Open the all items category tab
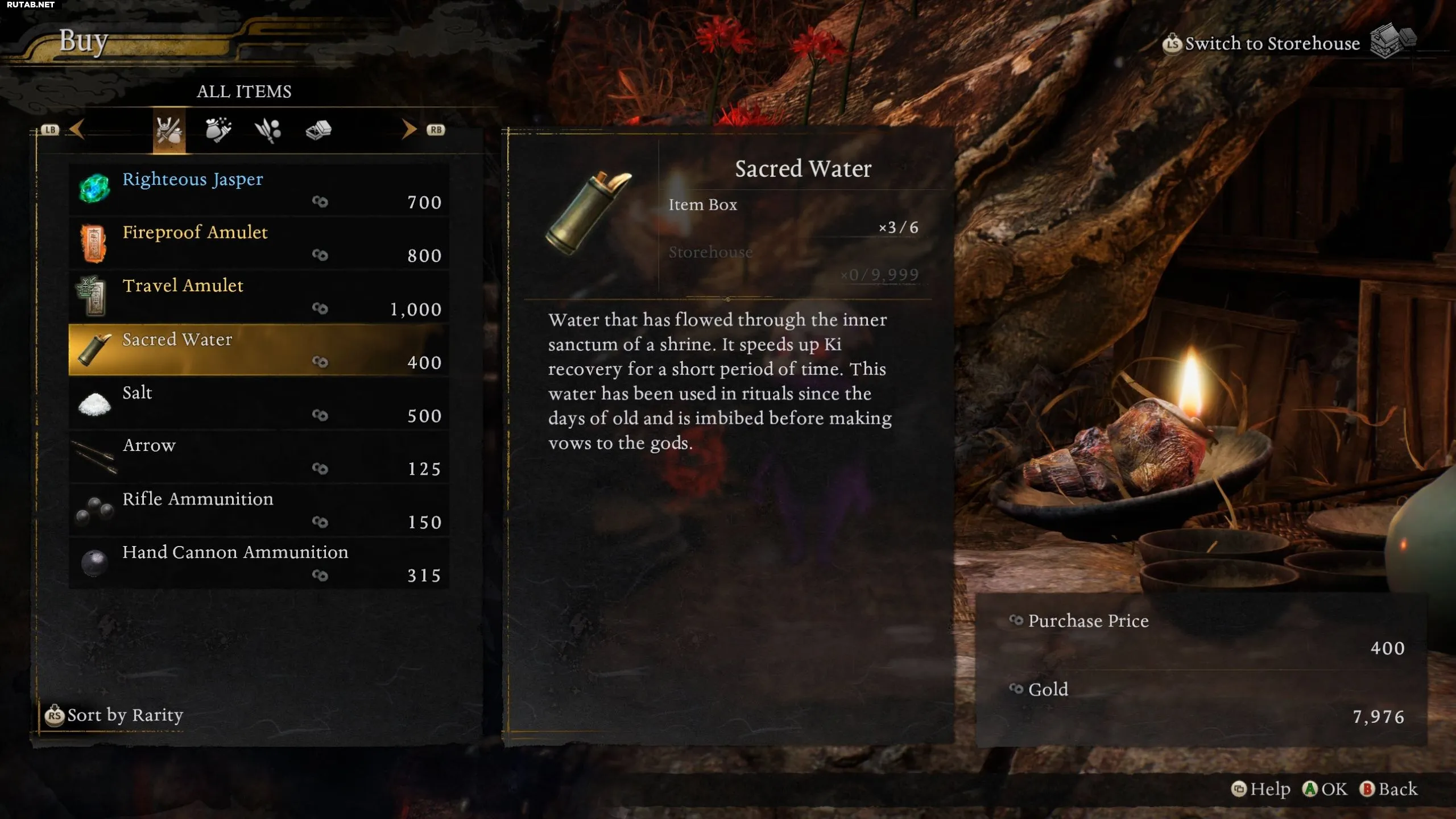The width and height of the screenshot is (1456, 819). tap(169, 130)
